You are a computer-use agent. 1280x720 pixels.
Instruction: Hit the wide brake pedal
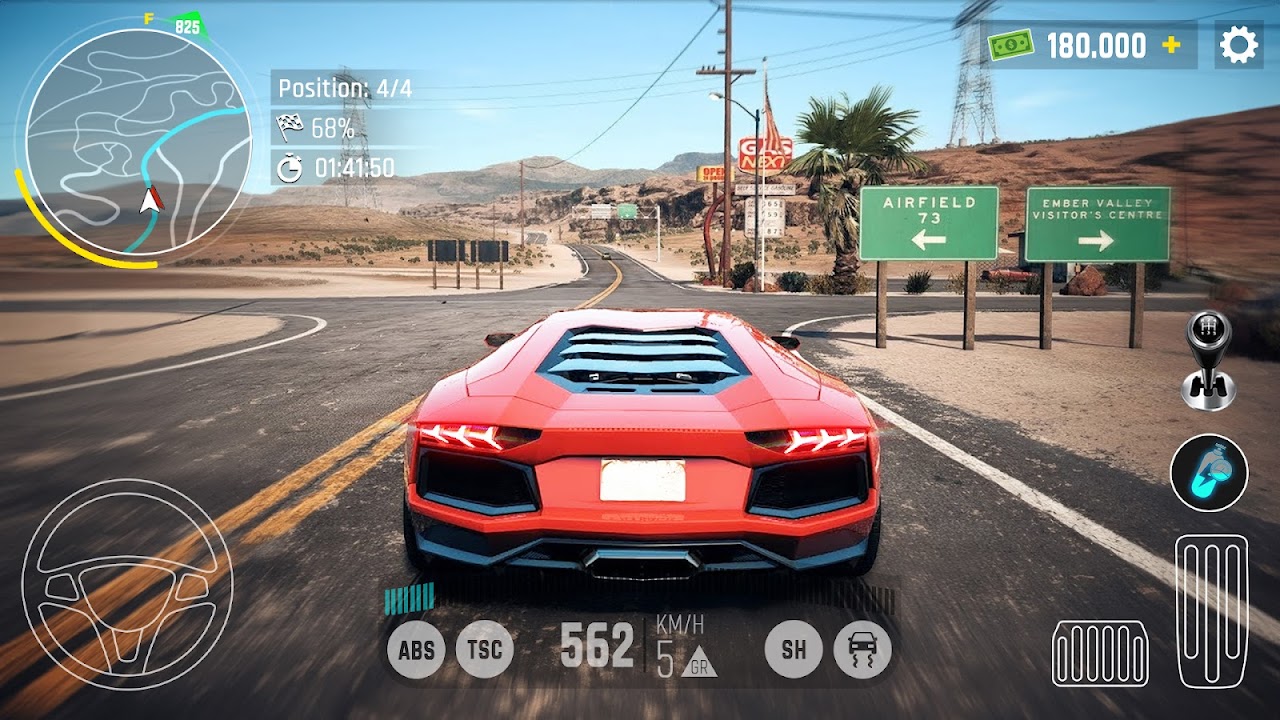[1100, 653]
